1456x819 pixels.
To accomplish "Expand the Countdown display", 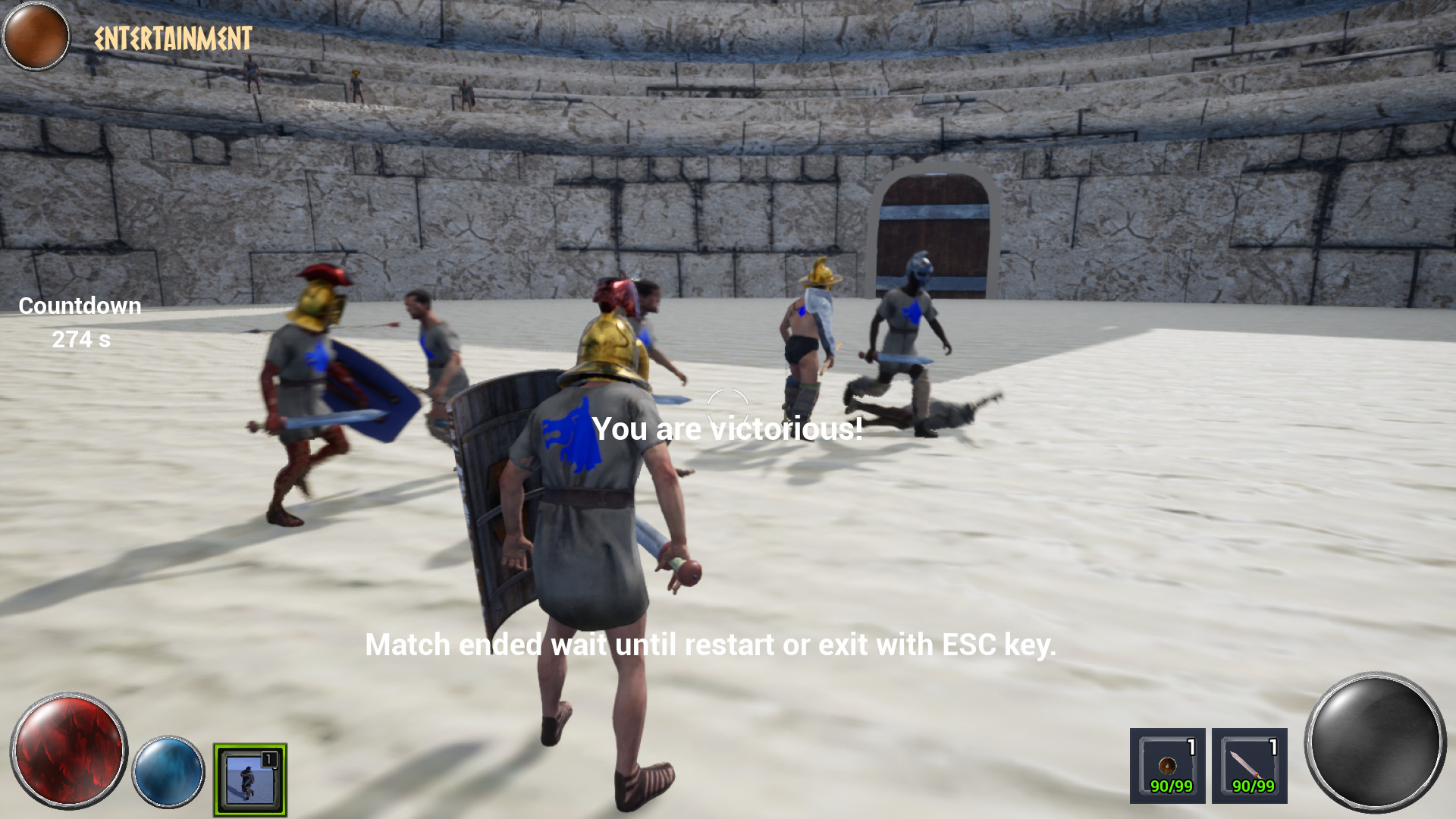I will click(x=80, y=306).
